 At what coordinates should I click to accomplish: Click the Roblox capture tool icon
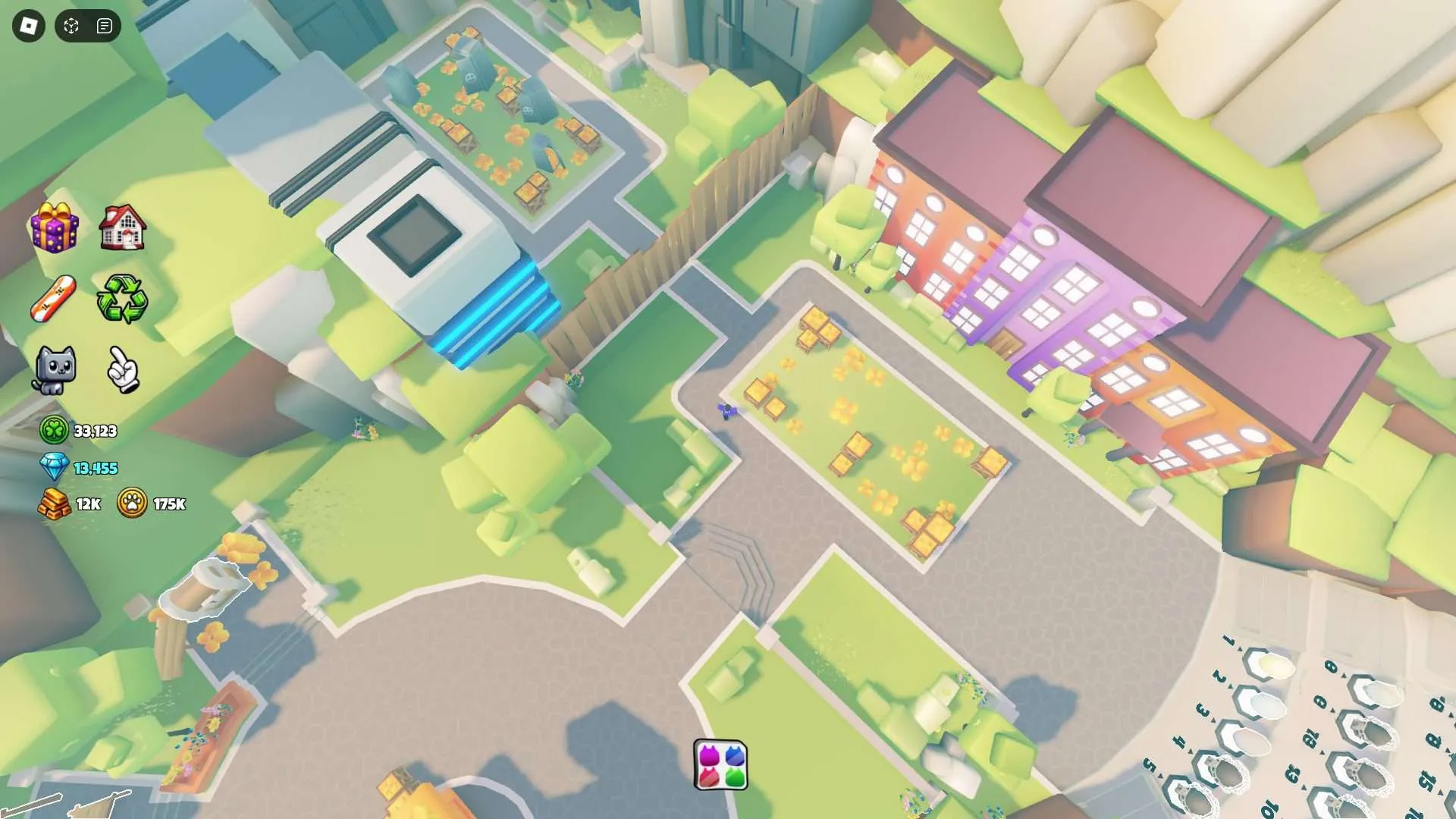(71, 27)
